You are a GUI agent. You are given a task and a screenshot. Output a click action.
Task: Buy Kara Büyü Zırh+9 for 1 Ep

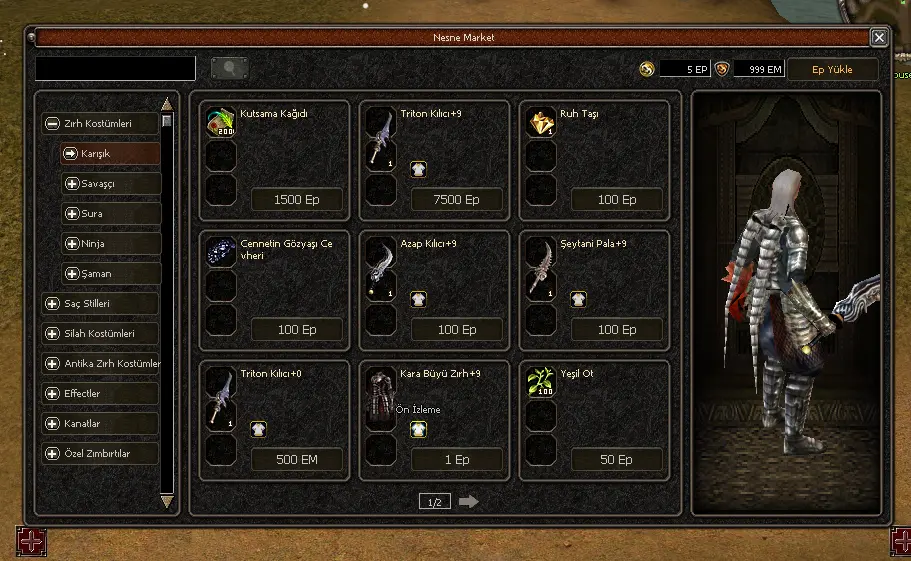pyautogui.click(x=457, y=460)
